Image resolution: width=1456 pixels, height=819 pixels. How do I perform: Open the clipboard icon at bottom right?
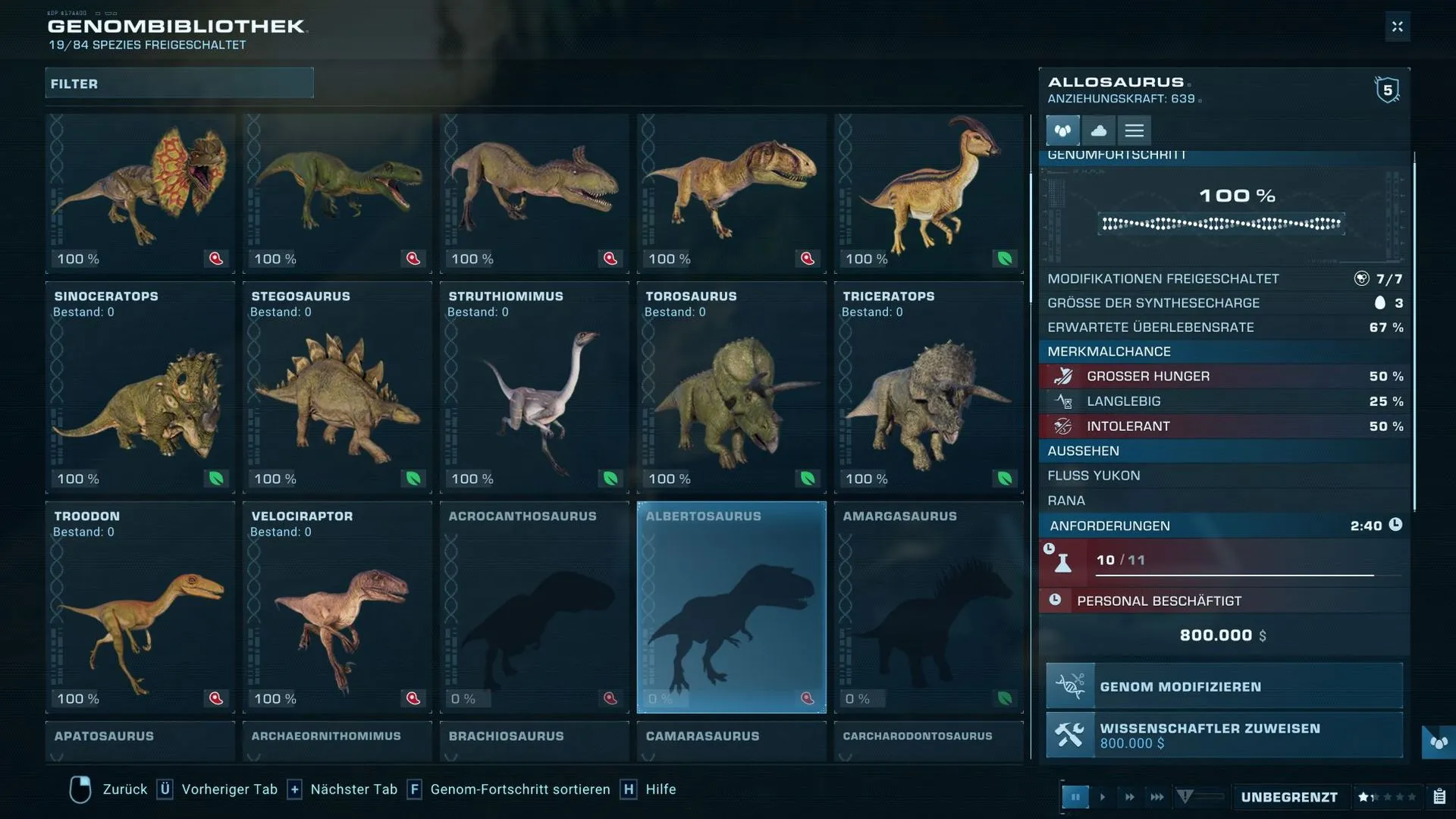click(1439, 797)
